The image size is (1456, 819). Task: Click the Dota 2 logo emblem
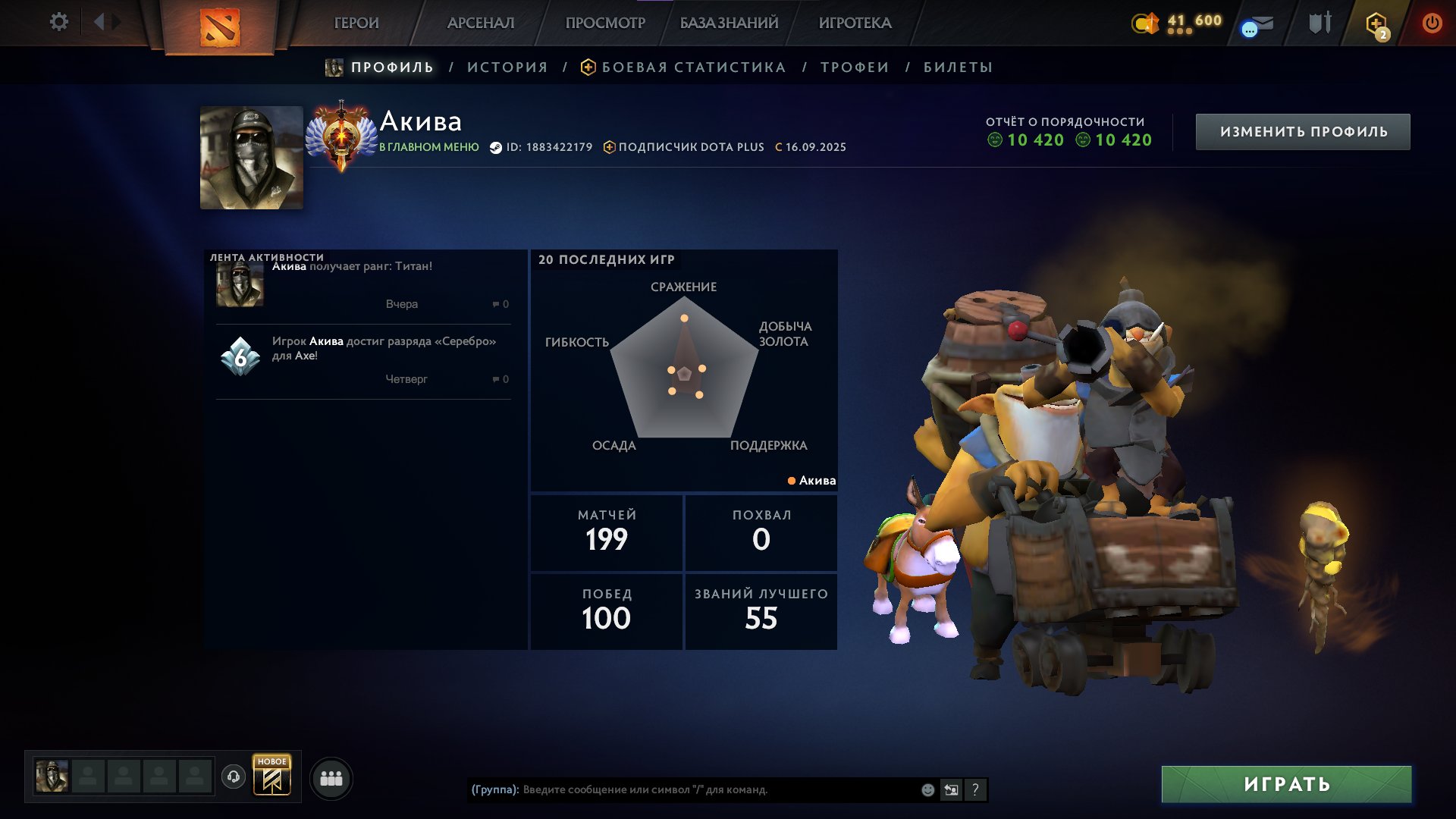tap(221, 28)
